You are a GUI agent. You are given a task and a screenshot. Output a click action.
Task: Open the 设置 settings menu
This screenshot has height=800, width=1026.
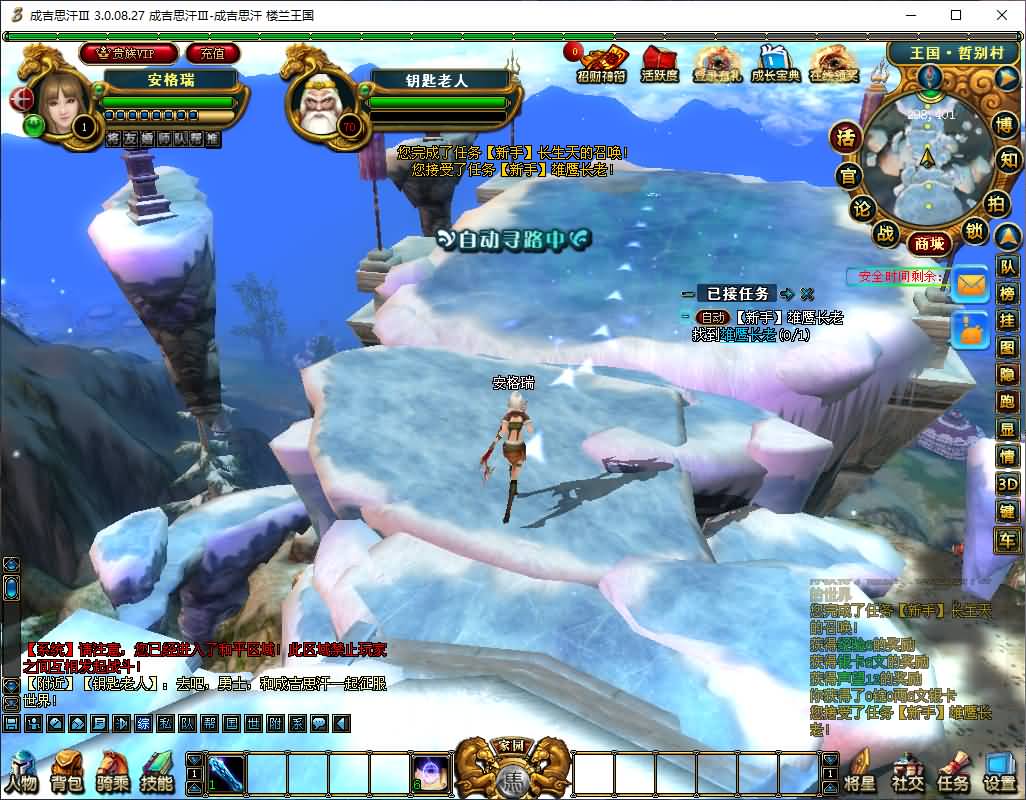pos(1000,773)
